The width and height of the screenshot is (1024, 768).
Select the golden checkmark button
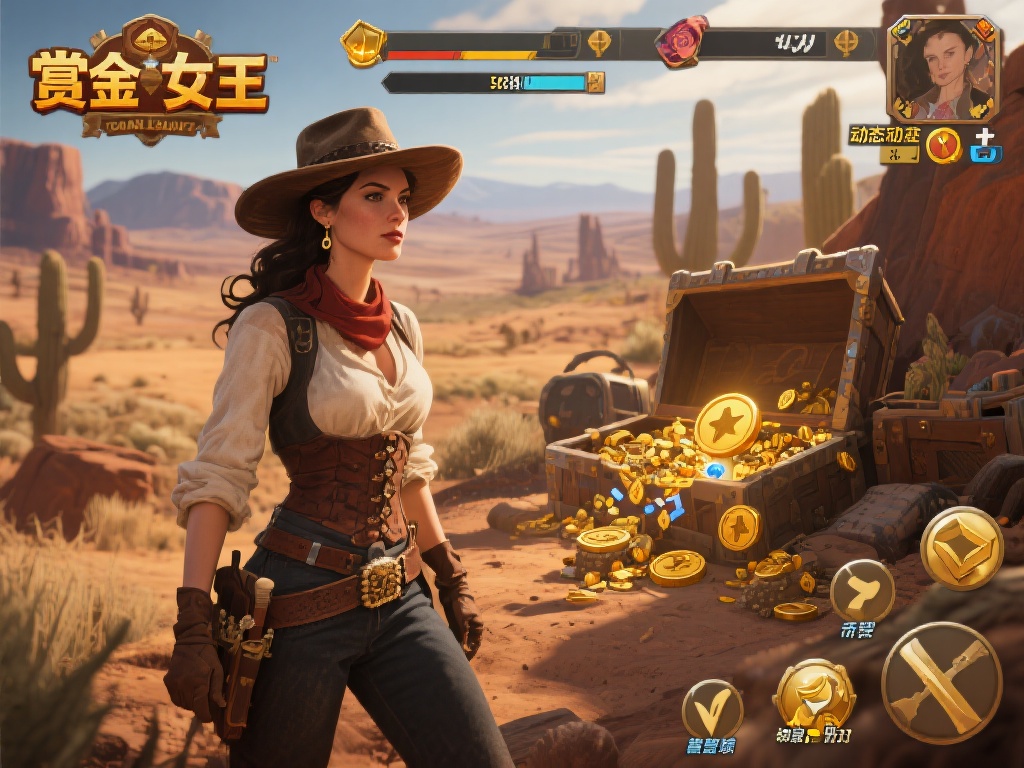click(712, 709)
